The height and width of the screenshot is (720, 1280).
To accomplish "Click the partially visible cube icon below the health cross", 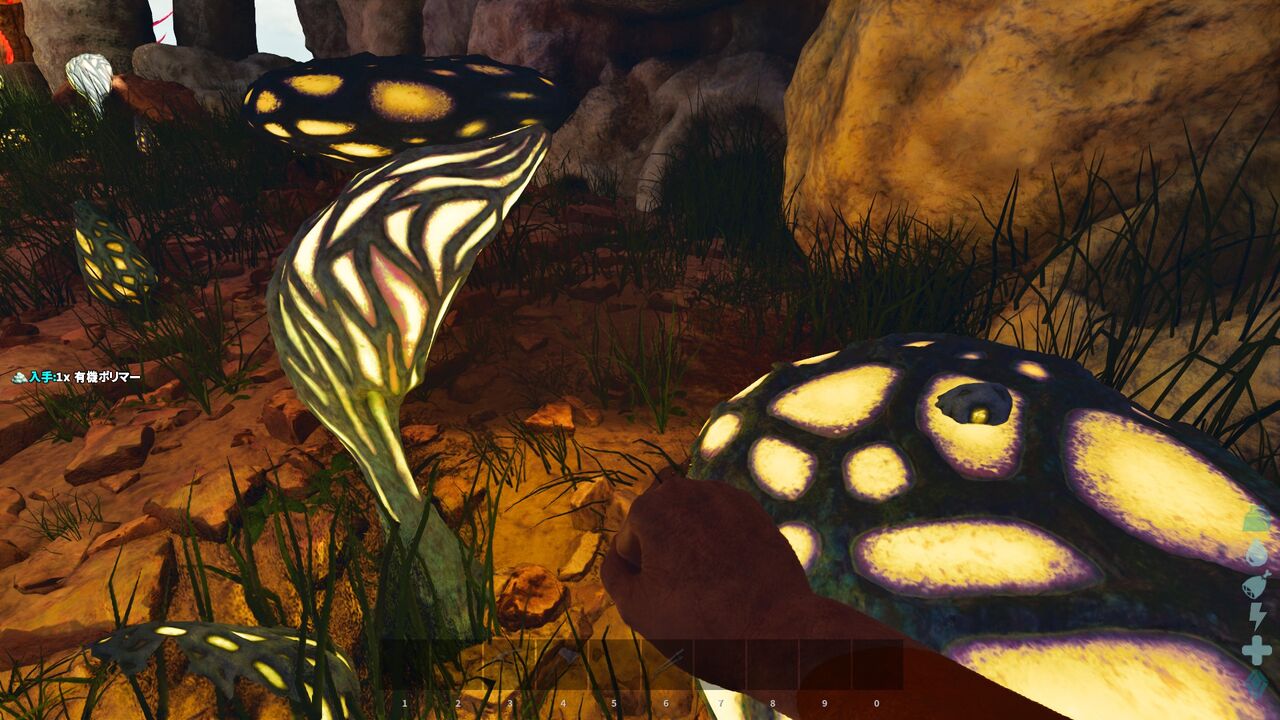I will click(1256, 685).
